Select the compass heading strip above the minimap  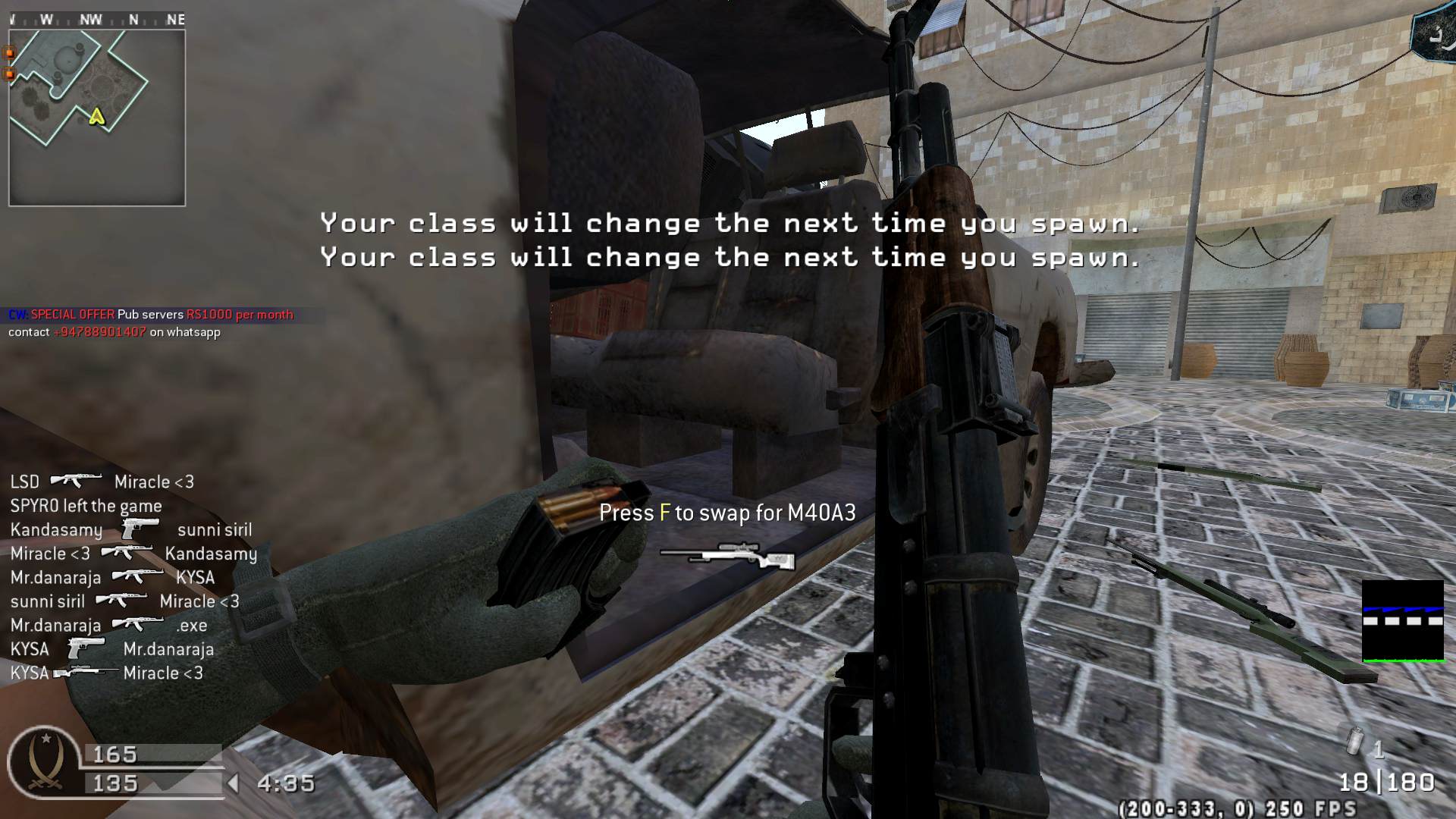pyautogui.click(x=96, y=20)
